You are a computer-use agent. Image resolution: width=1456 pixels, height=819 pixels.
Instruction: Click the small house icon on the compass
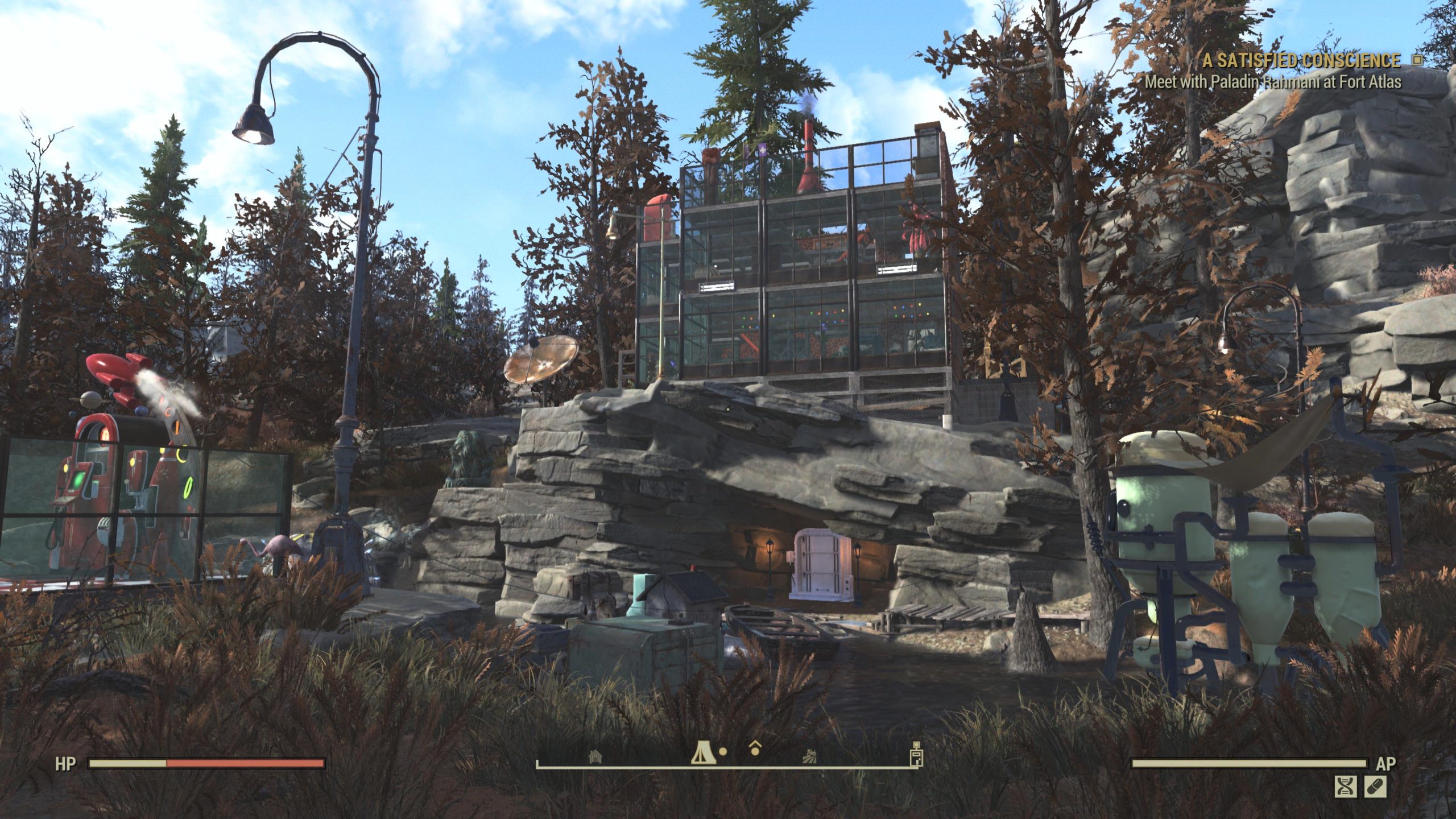[595, 756]
